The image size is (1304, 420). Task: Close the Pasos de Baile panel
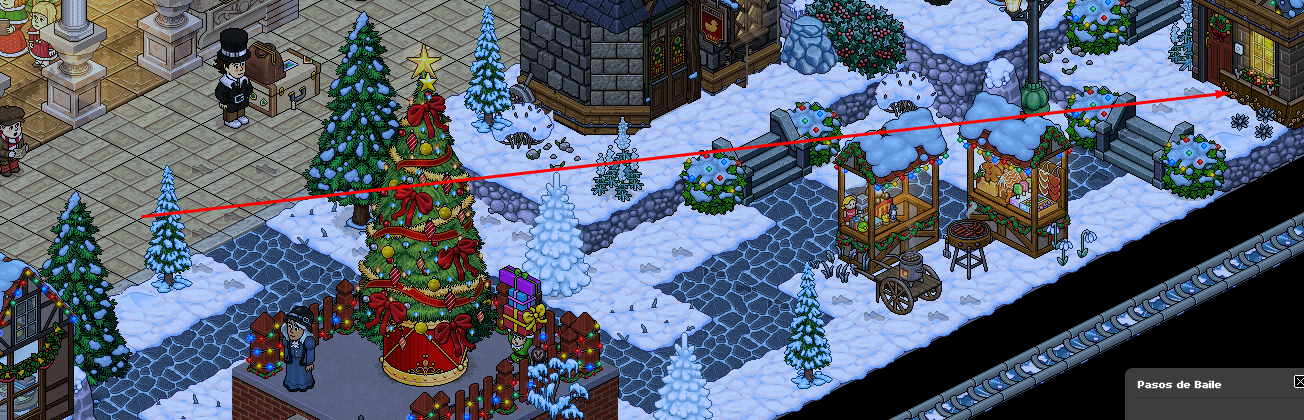point(1298,382)
